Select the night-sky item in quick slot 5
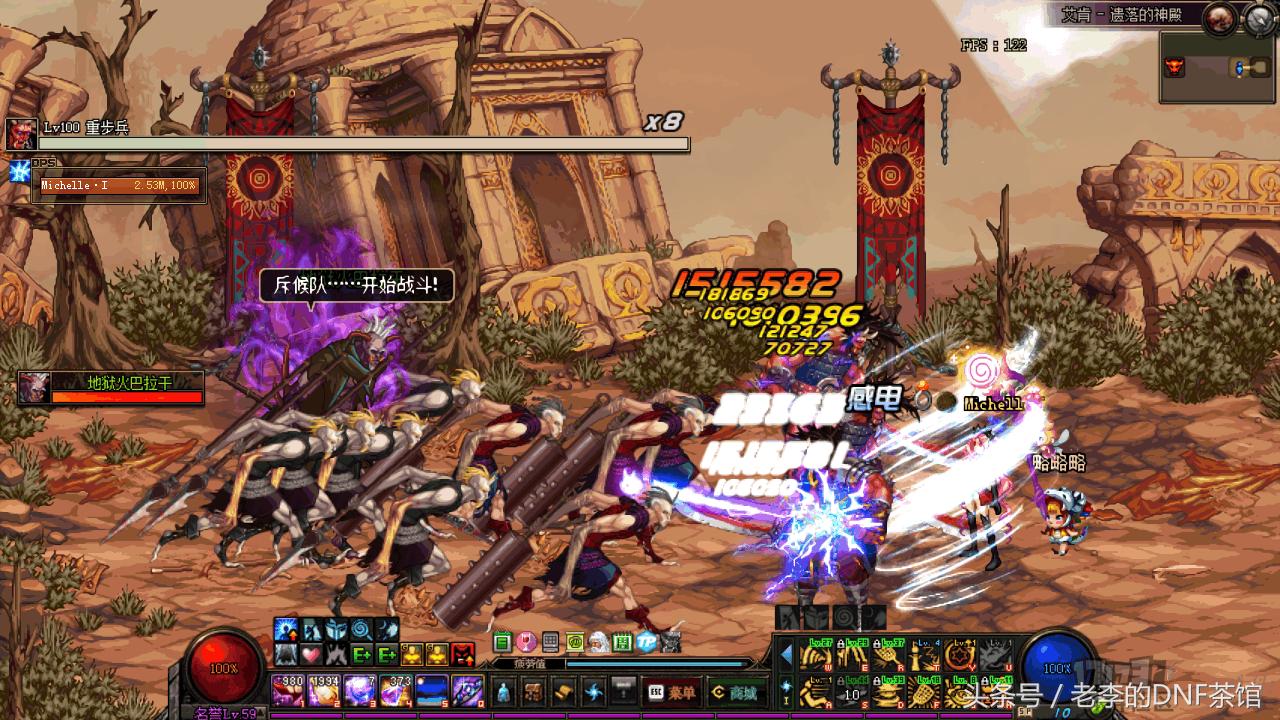Screen dimensions: 1280x720 [432, 690]
